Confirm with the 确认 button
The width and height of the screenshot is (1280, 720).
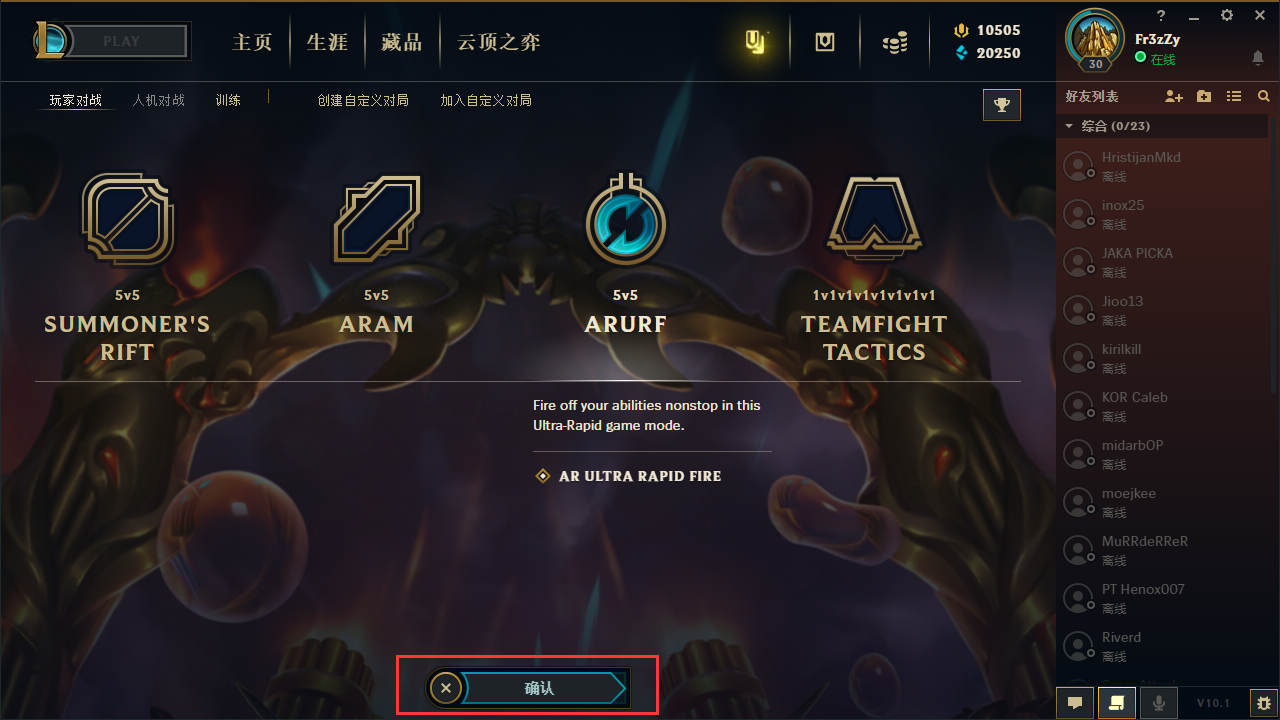pyautogui.click(x=540, y=688)
